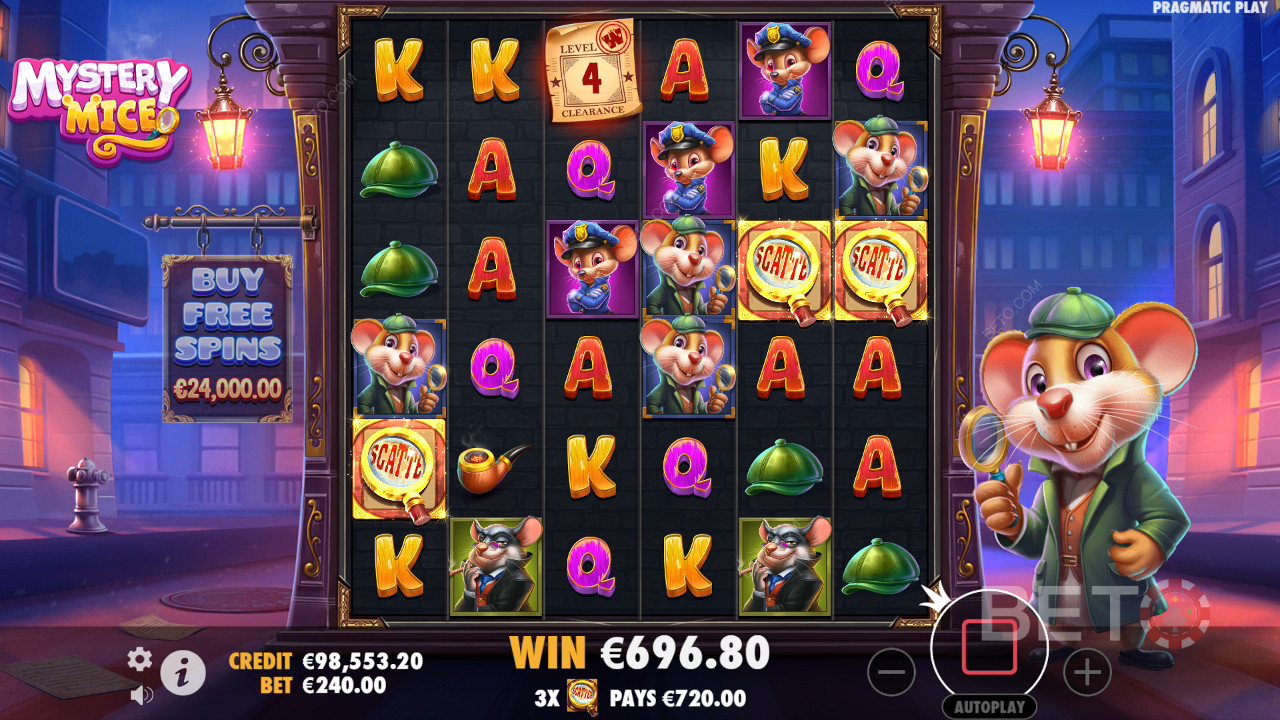Show the game info paytable
The height and width of the screenshot is (720, 1280).
tap(183, 674)
